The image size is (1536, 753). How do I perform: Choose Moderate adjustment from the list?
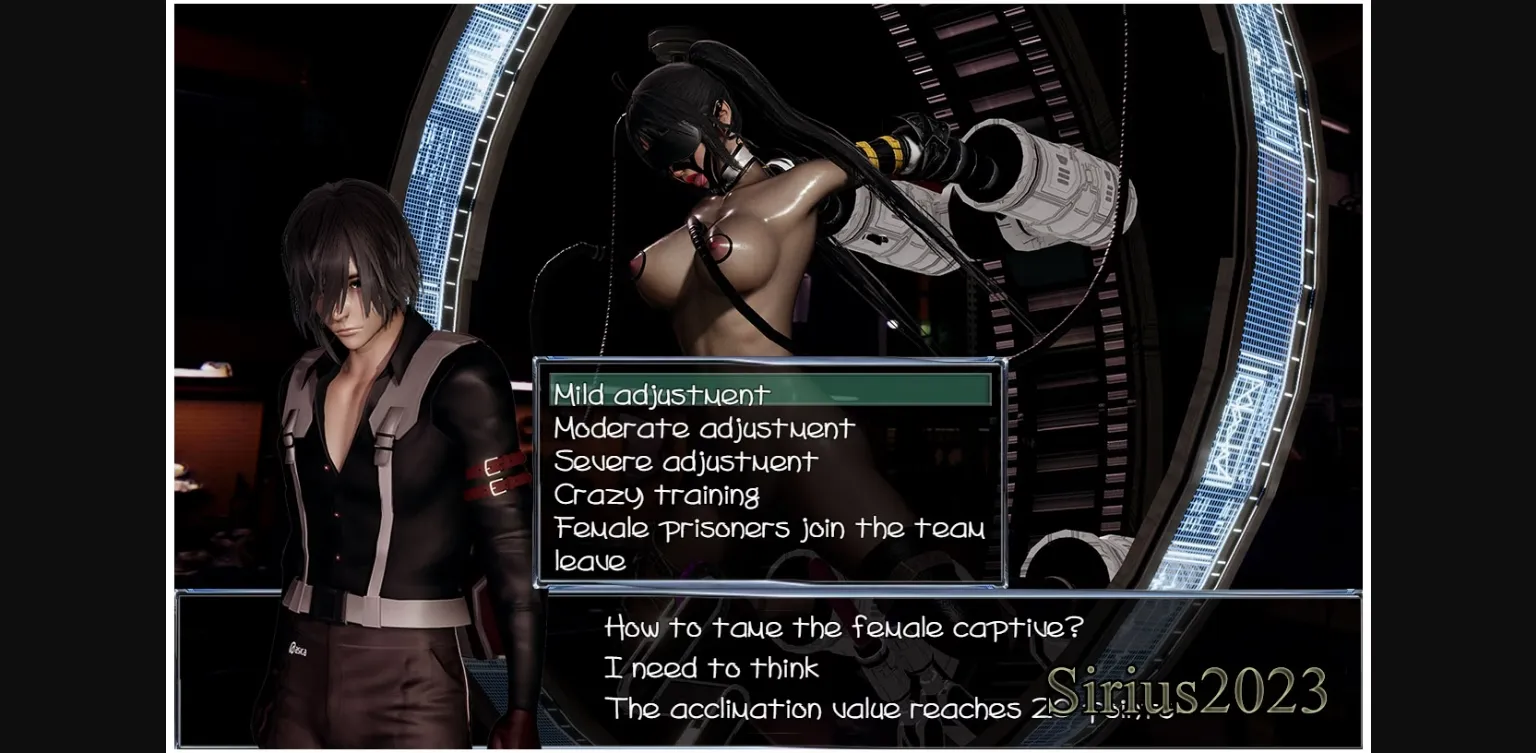(704, 428)
